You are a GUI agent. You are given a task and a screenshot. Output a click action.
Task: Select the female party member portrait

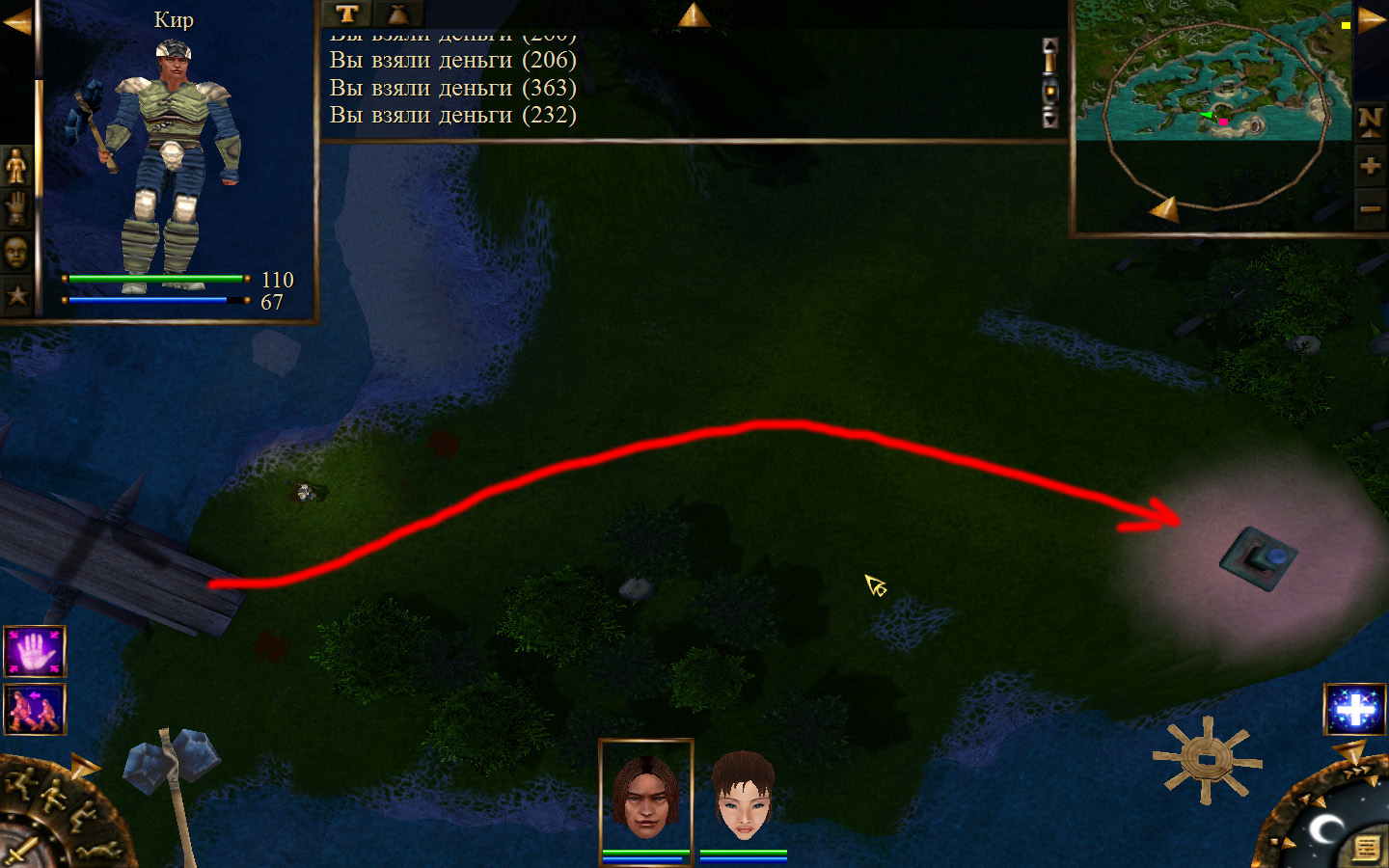(743, 796)
